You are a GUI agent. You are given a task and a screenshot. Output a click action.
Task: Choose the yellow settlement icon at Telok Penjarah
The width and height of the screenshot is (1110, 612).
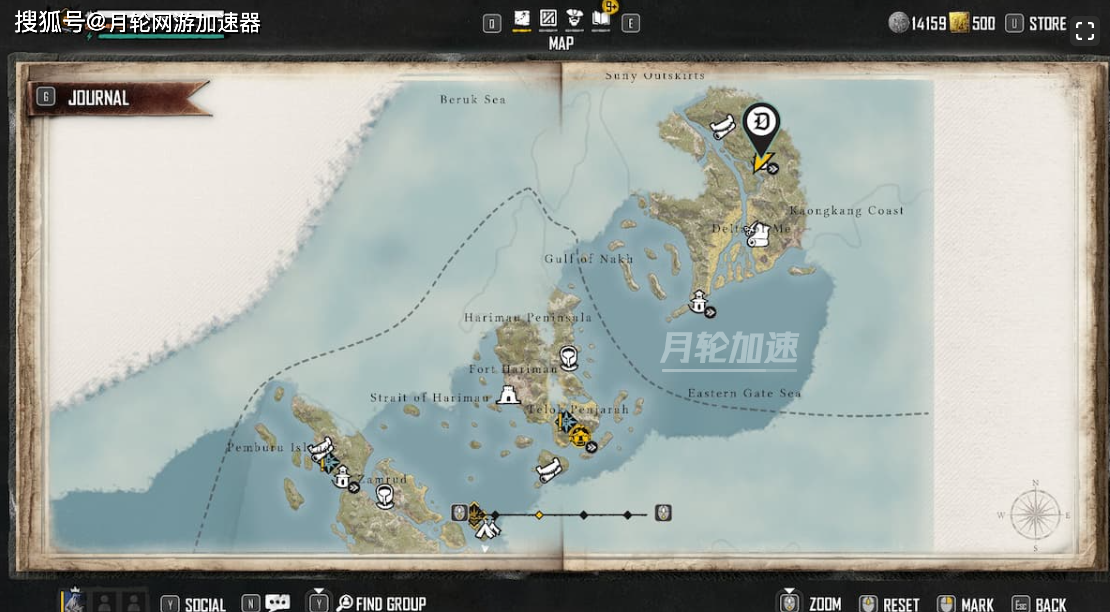[x=578, y=436]
